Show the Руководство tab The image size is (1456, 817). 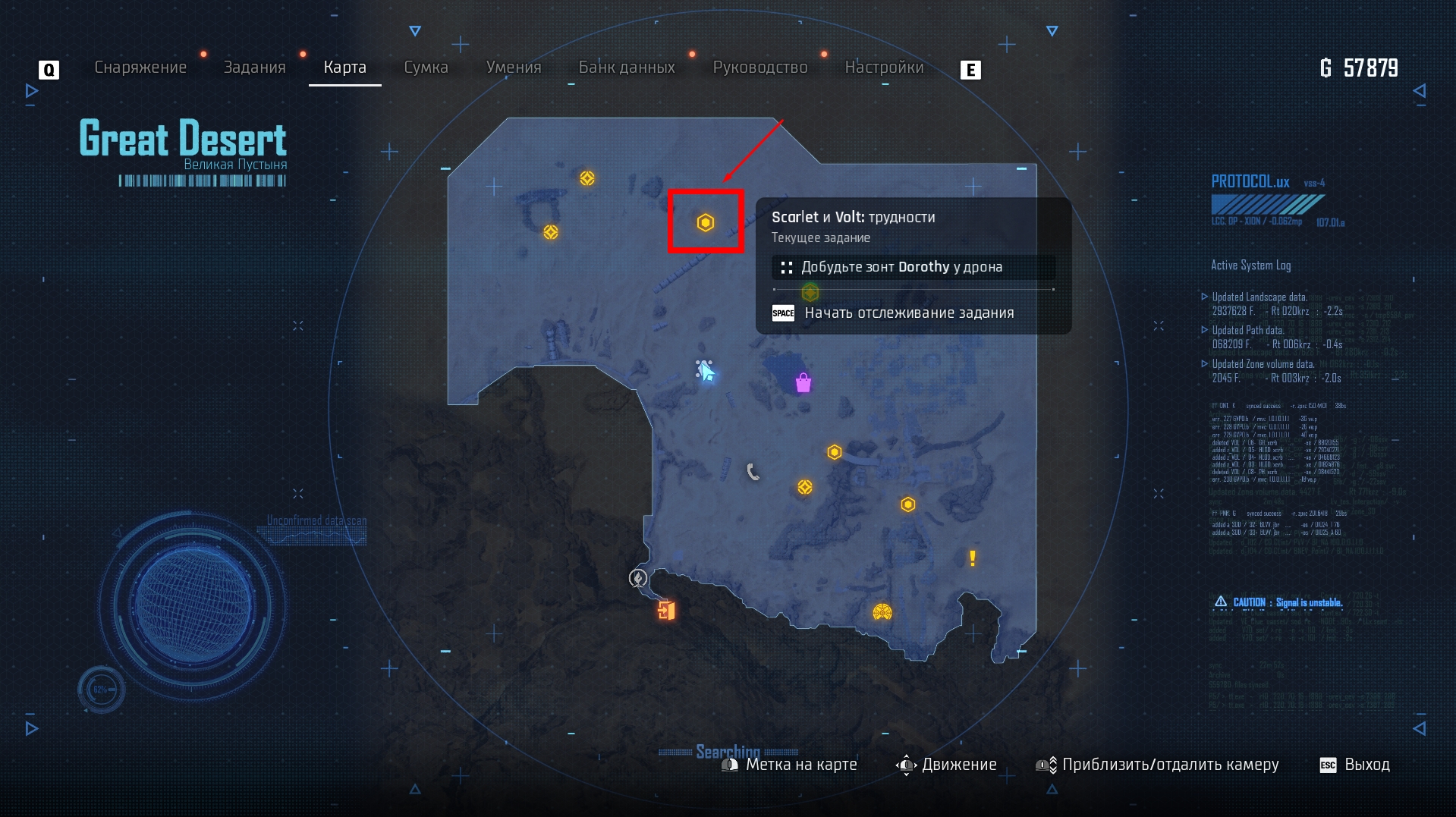click(760, 68)
